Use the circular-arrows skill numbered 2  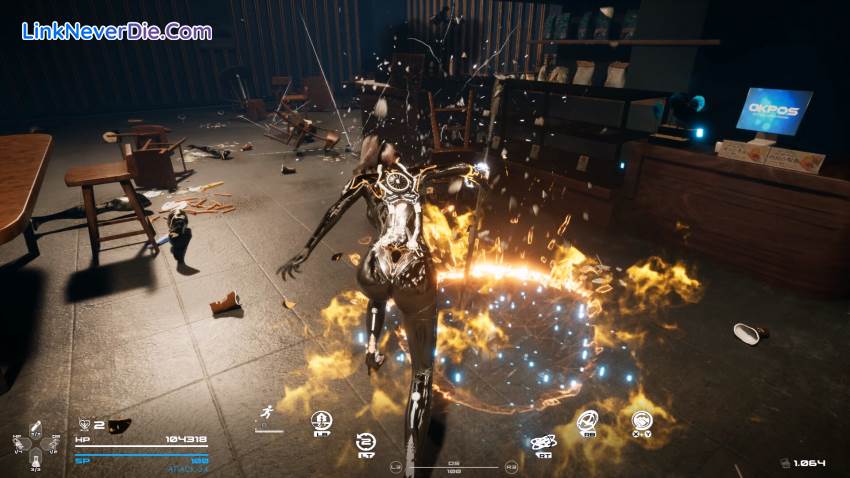[x=366, y=442]
